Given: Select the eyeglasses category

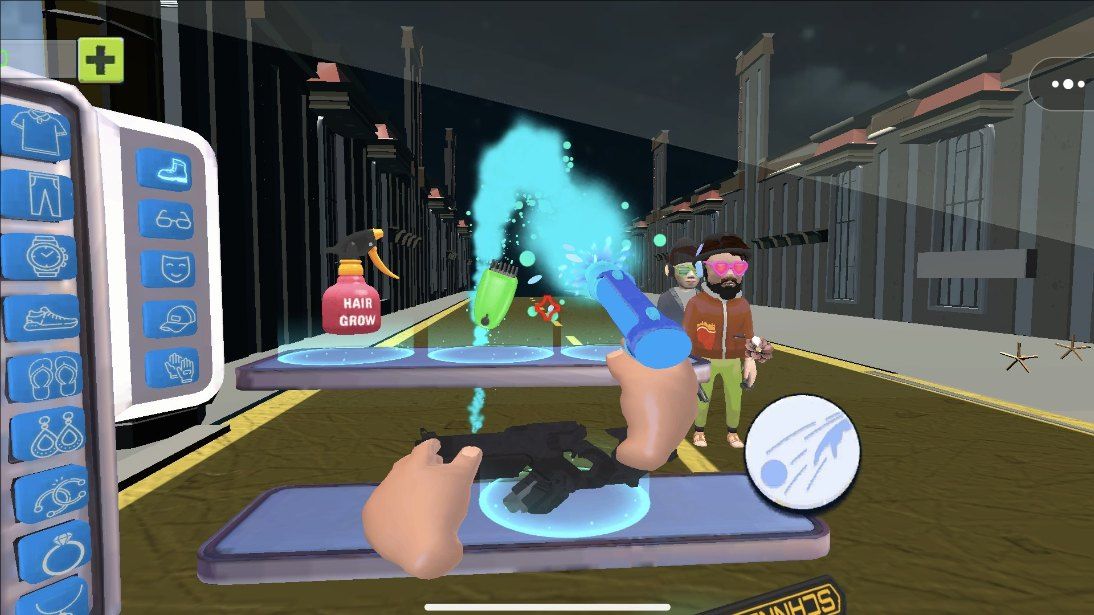Looking at the screenshot, I should [165, 219].
